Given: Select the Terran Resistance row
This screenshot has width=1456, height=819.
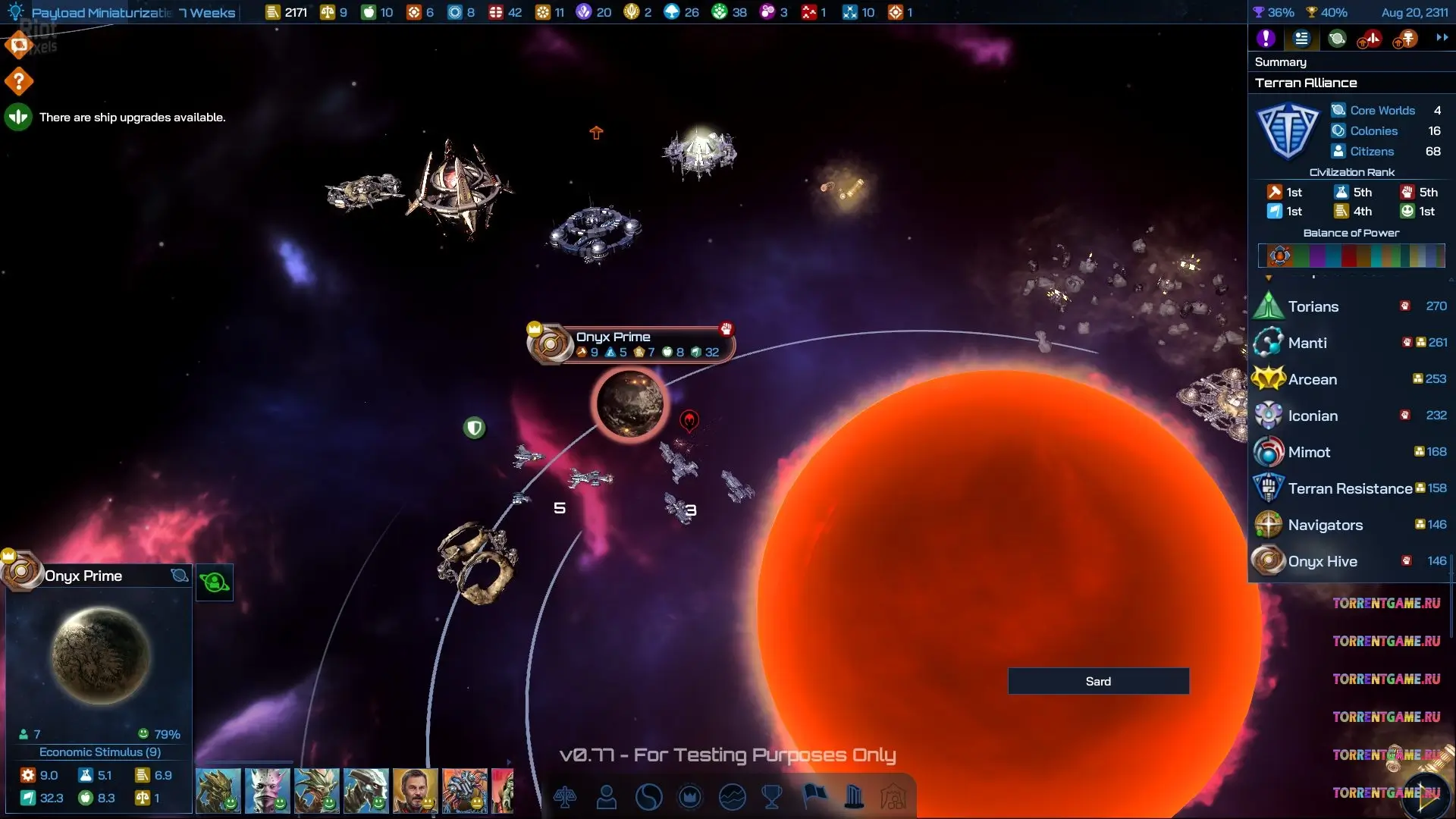Looking at the screenshot, I should [x=1350, y=488].
